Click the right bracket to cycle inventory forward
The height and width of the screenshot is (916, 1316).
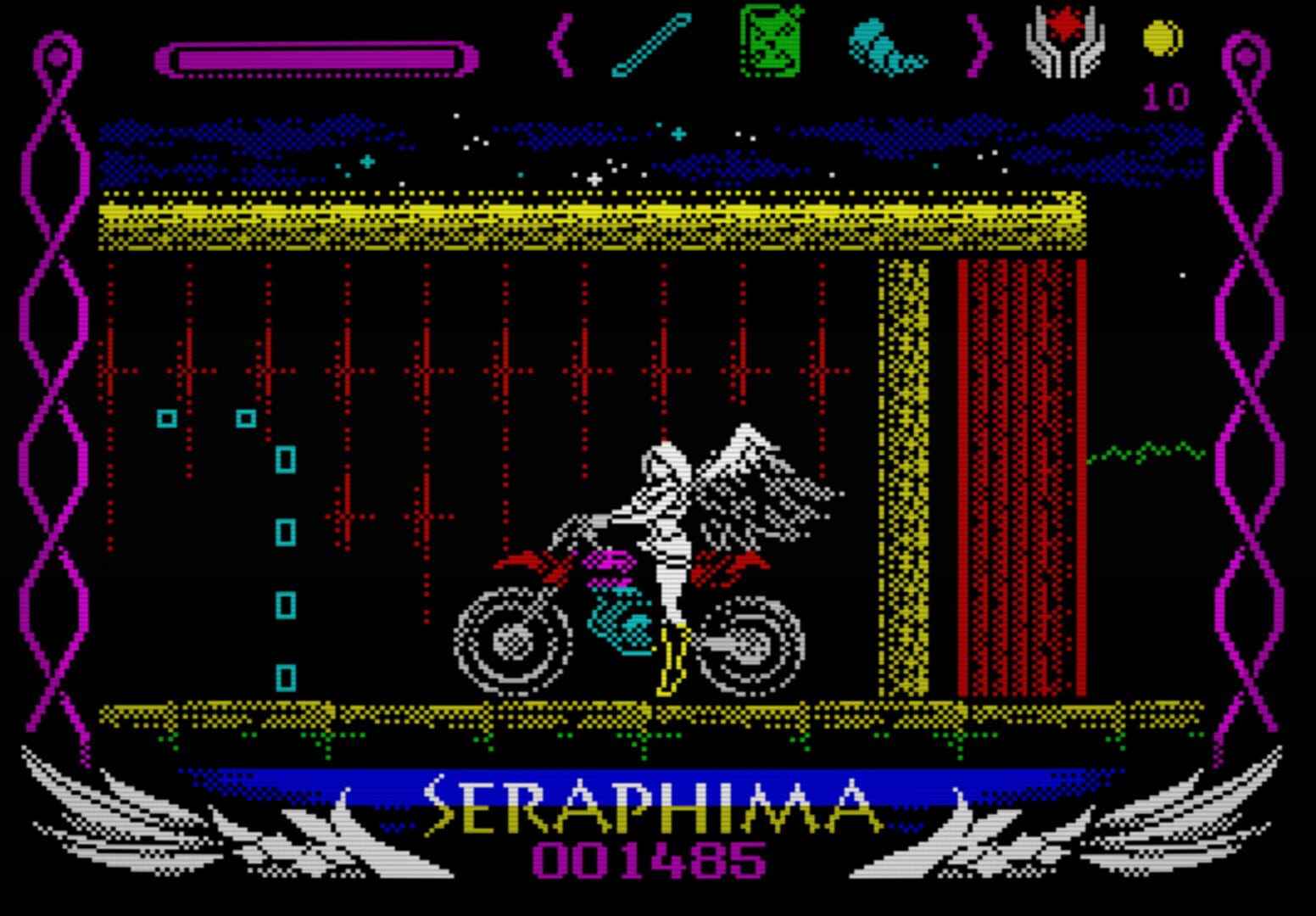[x=979, y=47]
